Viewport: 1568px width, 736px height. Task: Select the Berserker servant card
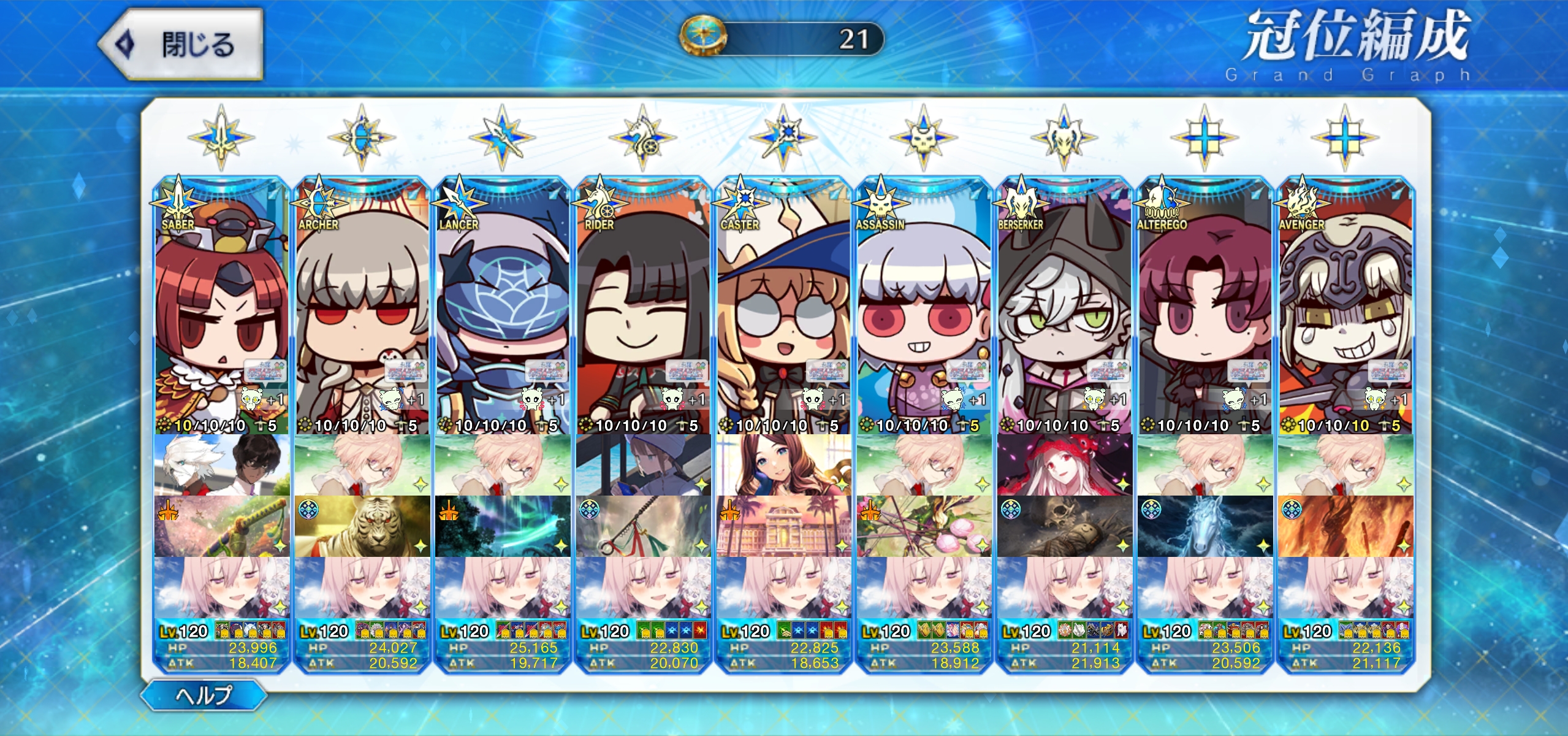pyautogui.click(x=1064, y=307)
